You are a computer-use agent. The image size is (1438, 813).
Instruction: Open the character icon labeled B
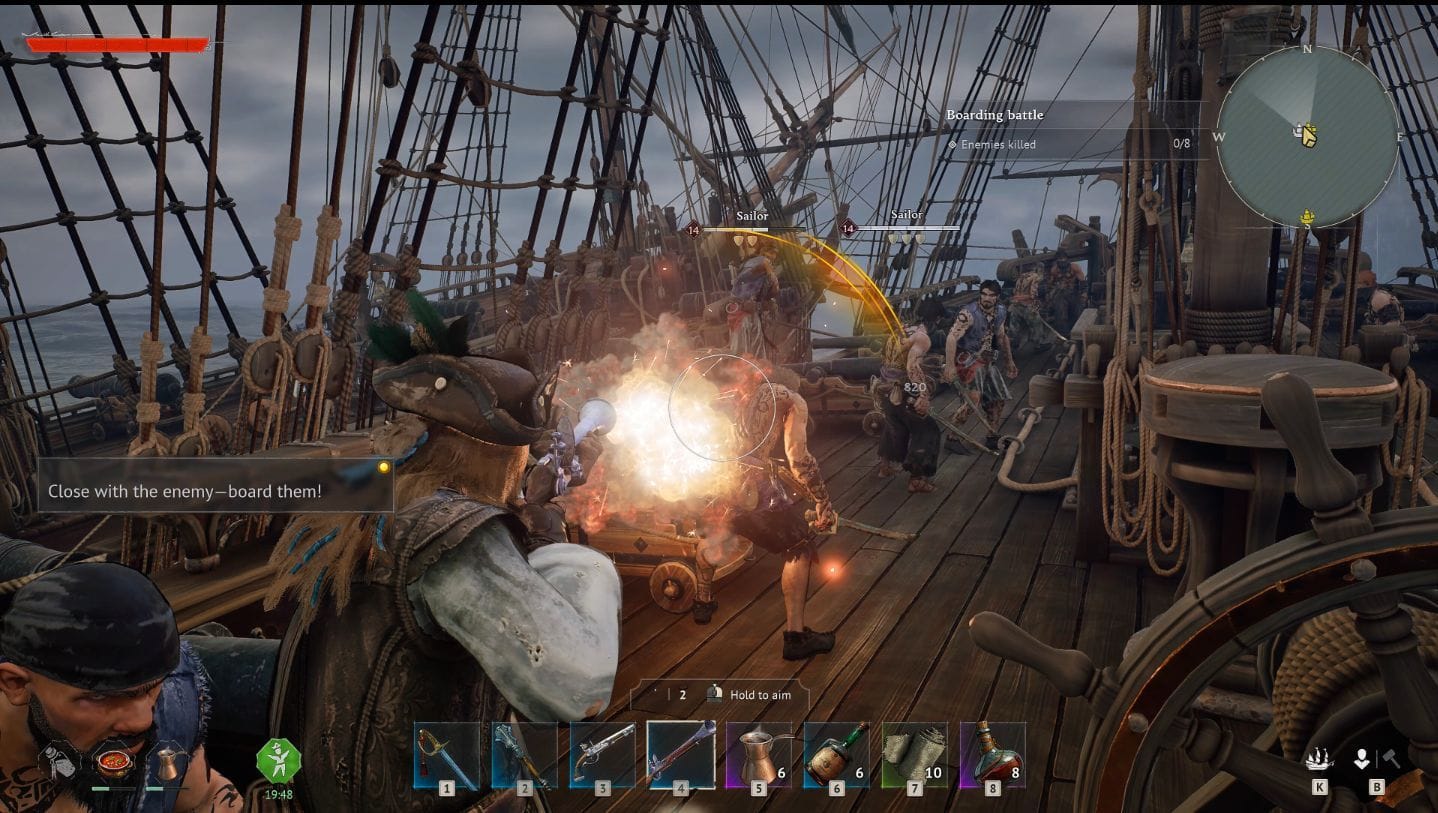pos(1362,758)
